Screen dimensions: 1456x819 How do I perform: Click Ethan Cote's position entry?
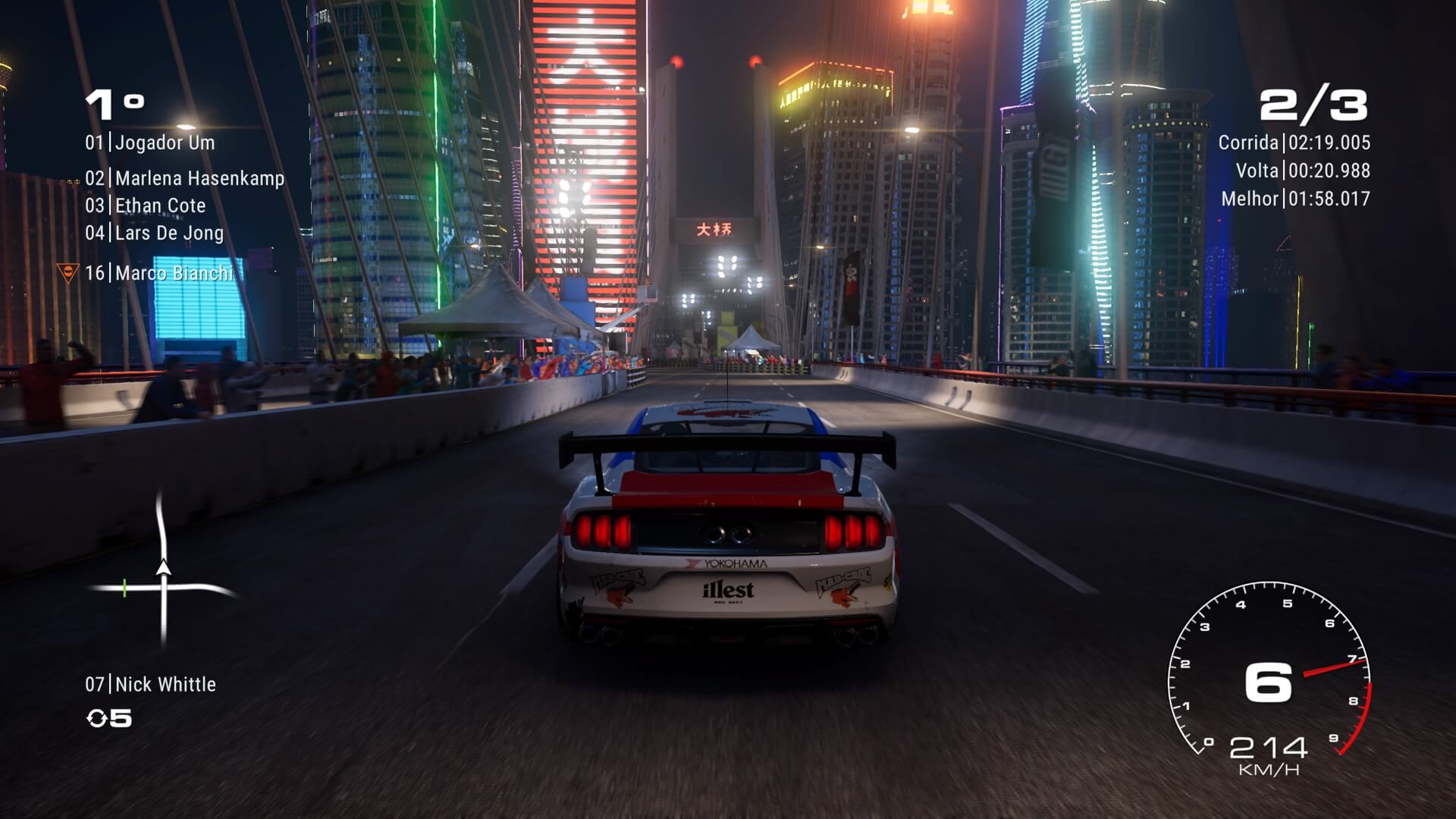(x=146, y=206)
